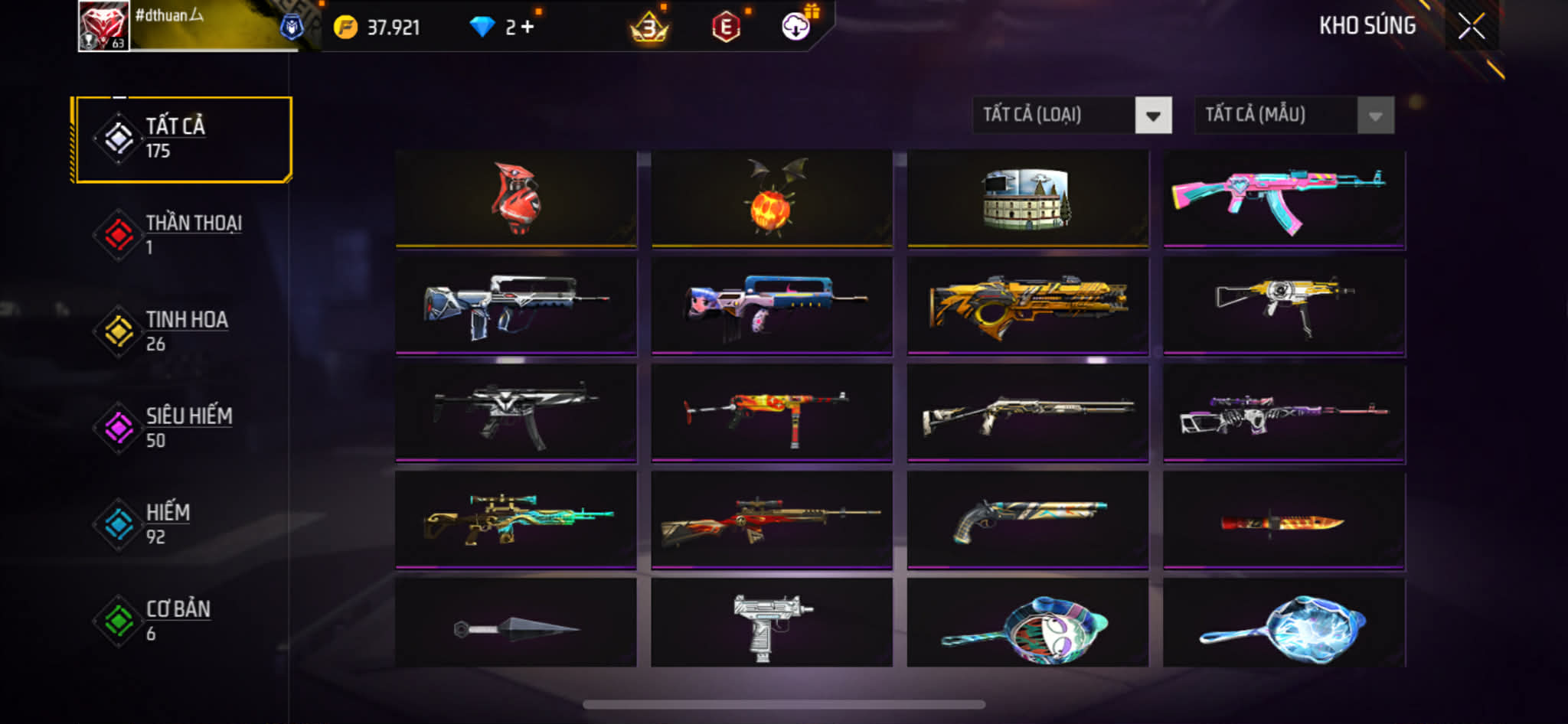Open the Tất Cả (Loại) dropdown
1568x724 pixels.
[x=1072, y=116]
